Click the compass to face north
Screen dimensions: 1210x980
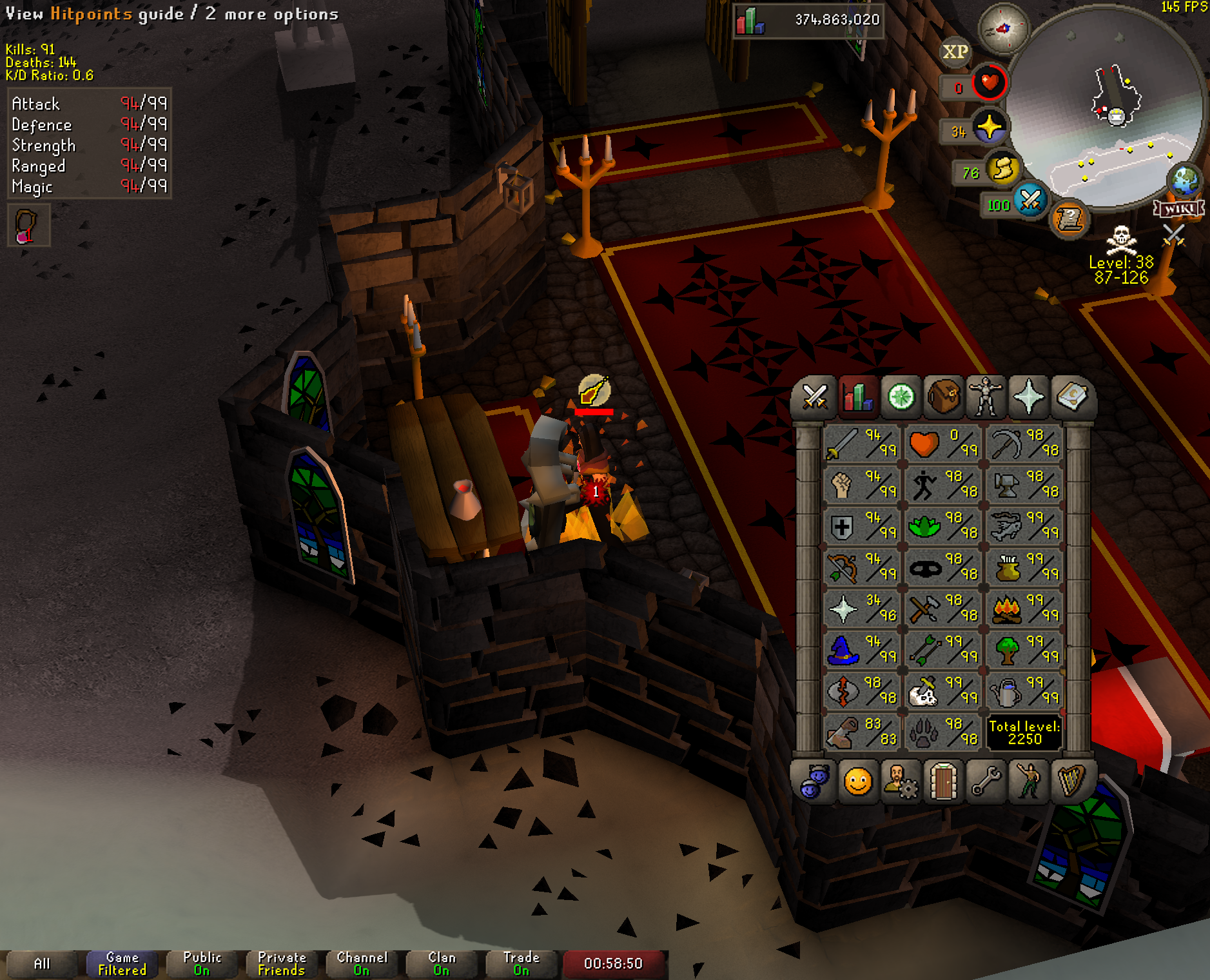click(x=1003, y=28)
